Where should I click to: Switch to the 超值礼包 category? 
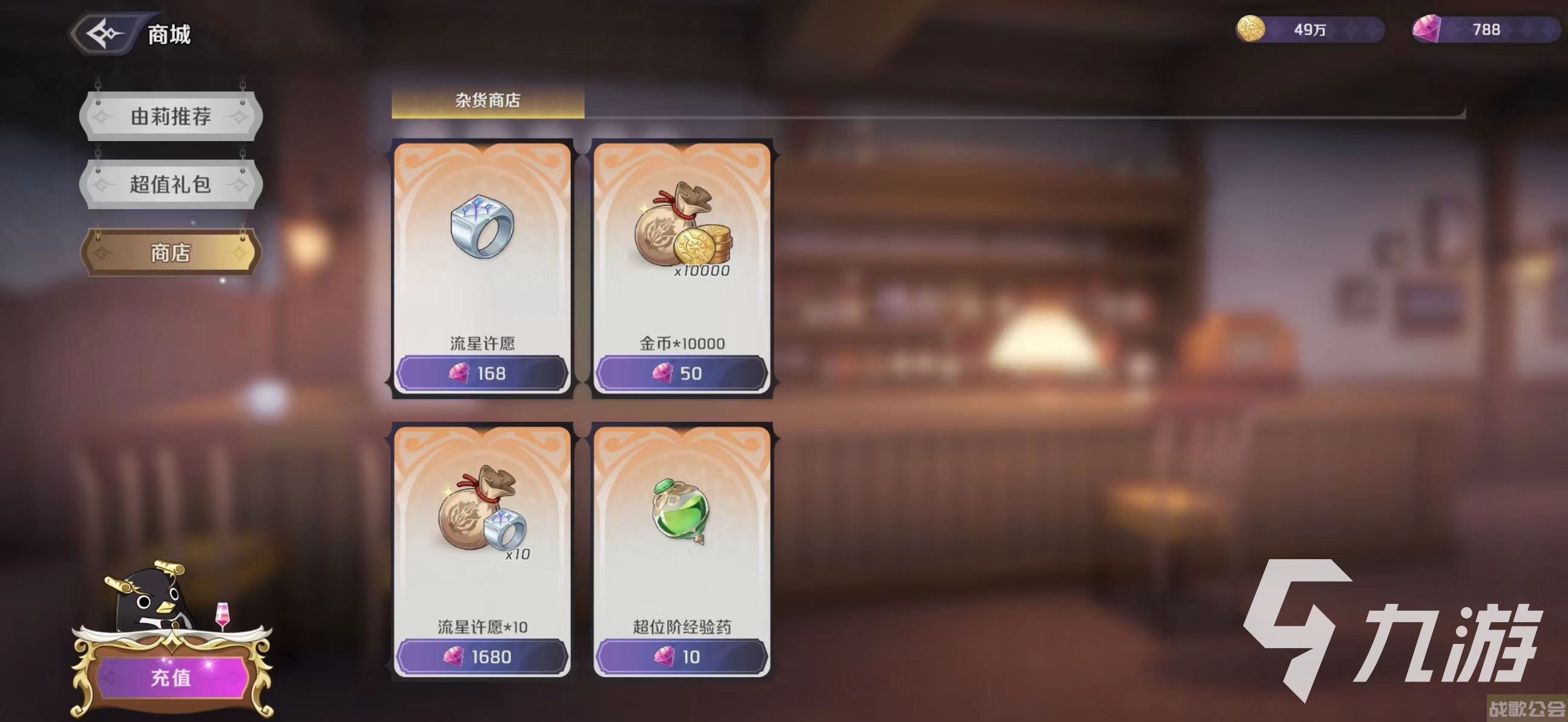(x=171, y=185)
